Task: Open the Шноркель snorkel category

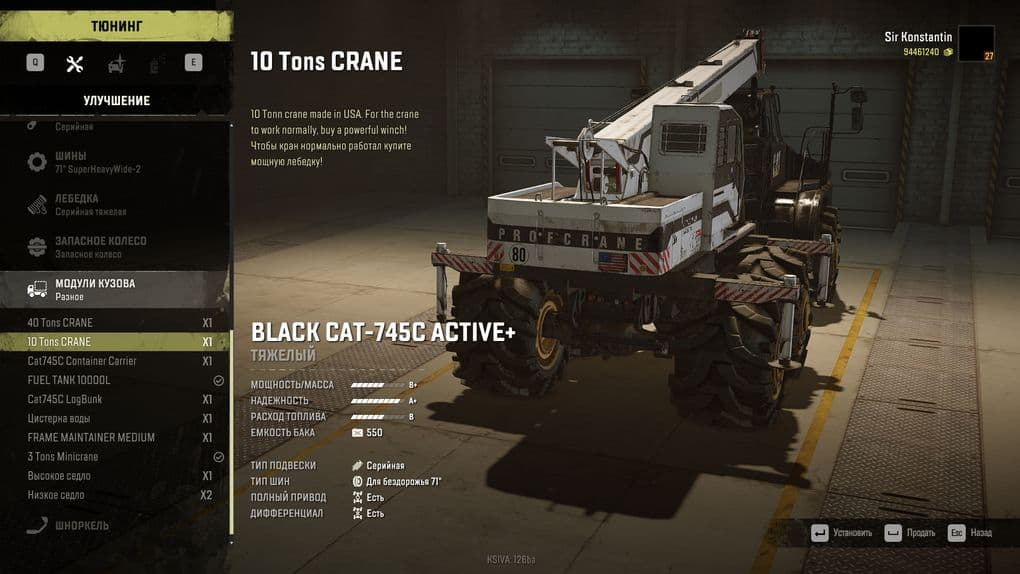Action: coord(82,526)
